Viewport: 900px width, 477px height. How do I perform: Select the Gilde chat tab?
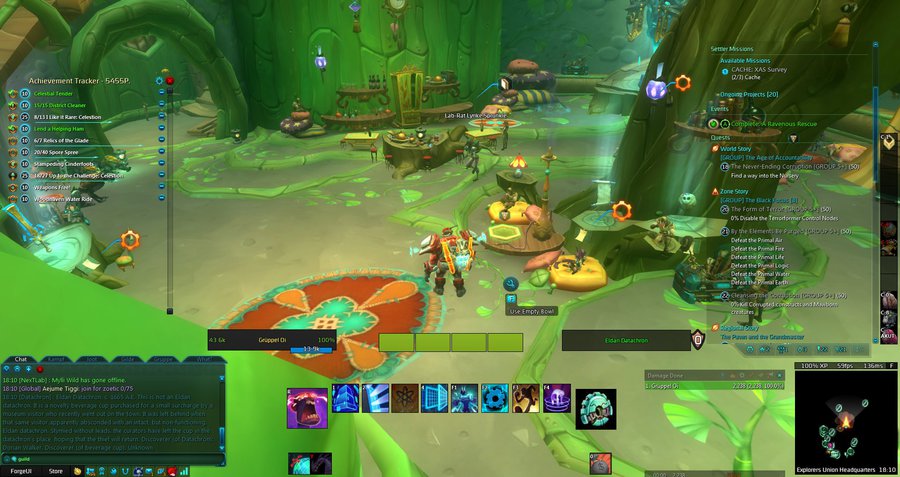[x=128, y=358]
